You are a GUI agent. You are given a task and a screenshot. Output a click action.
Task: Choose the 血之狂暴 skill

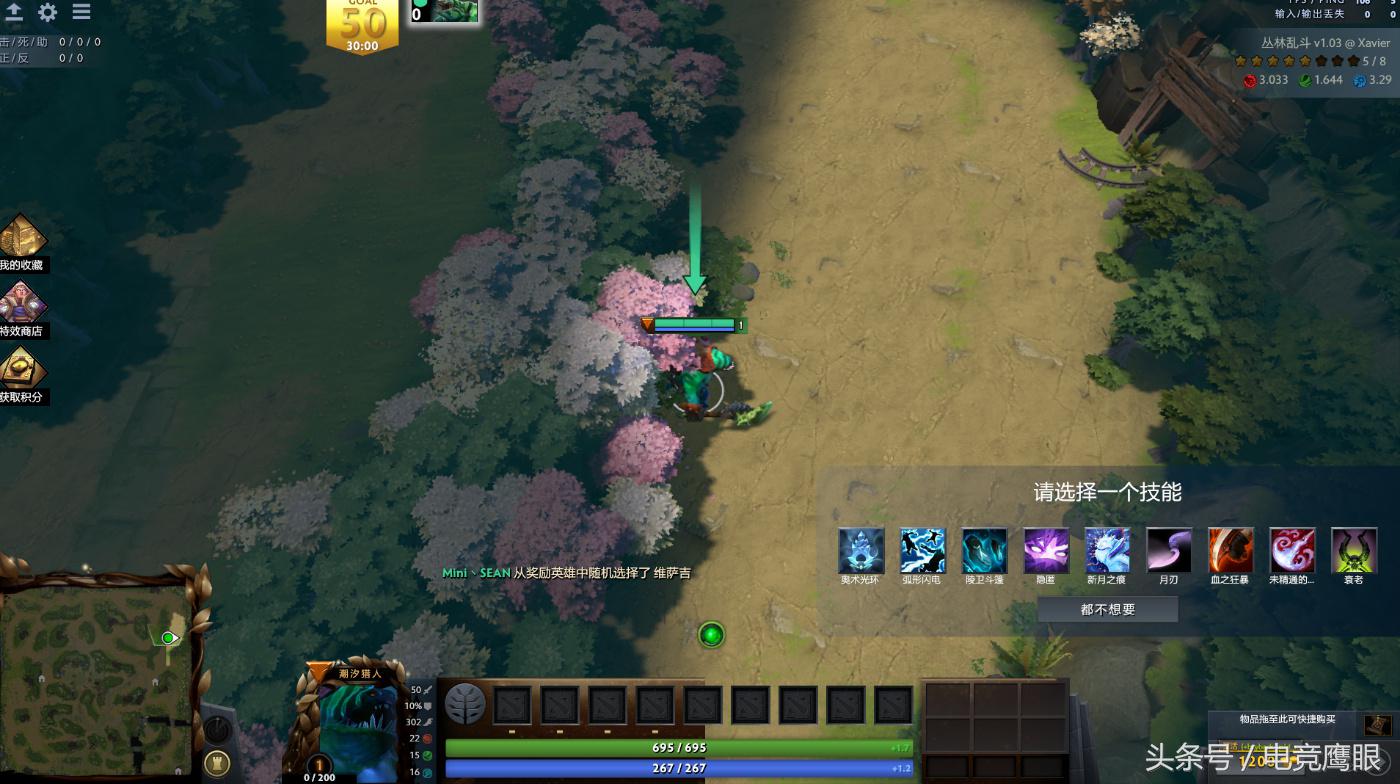pyautogui.click(x=1231, y=550)
